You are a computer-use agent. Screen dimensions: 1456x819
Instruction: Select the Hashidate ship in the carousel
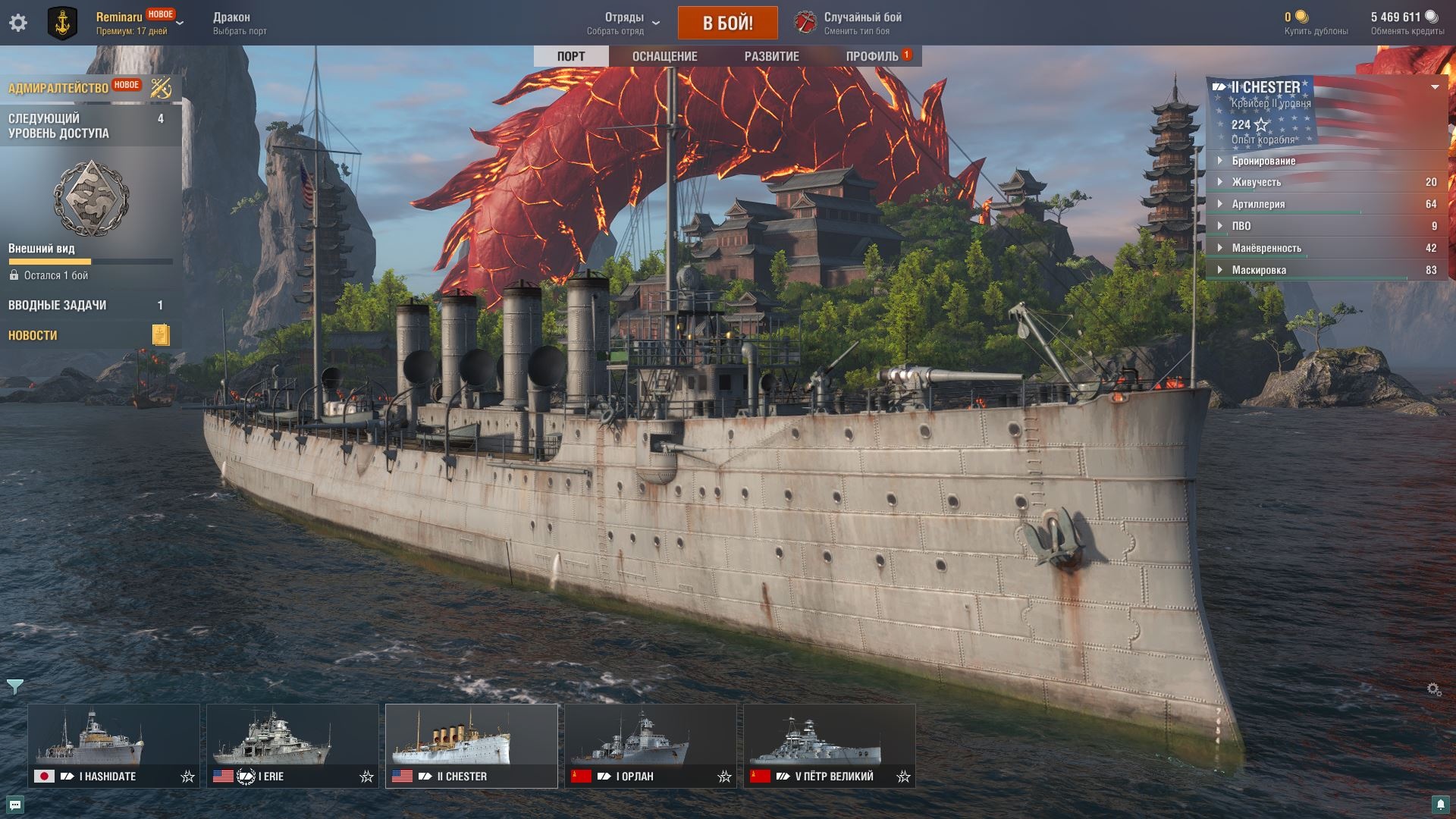click(x=114, y=745)
